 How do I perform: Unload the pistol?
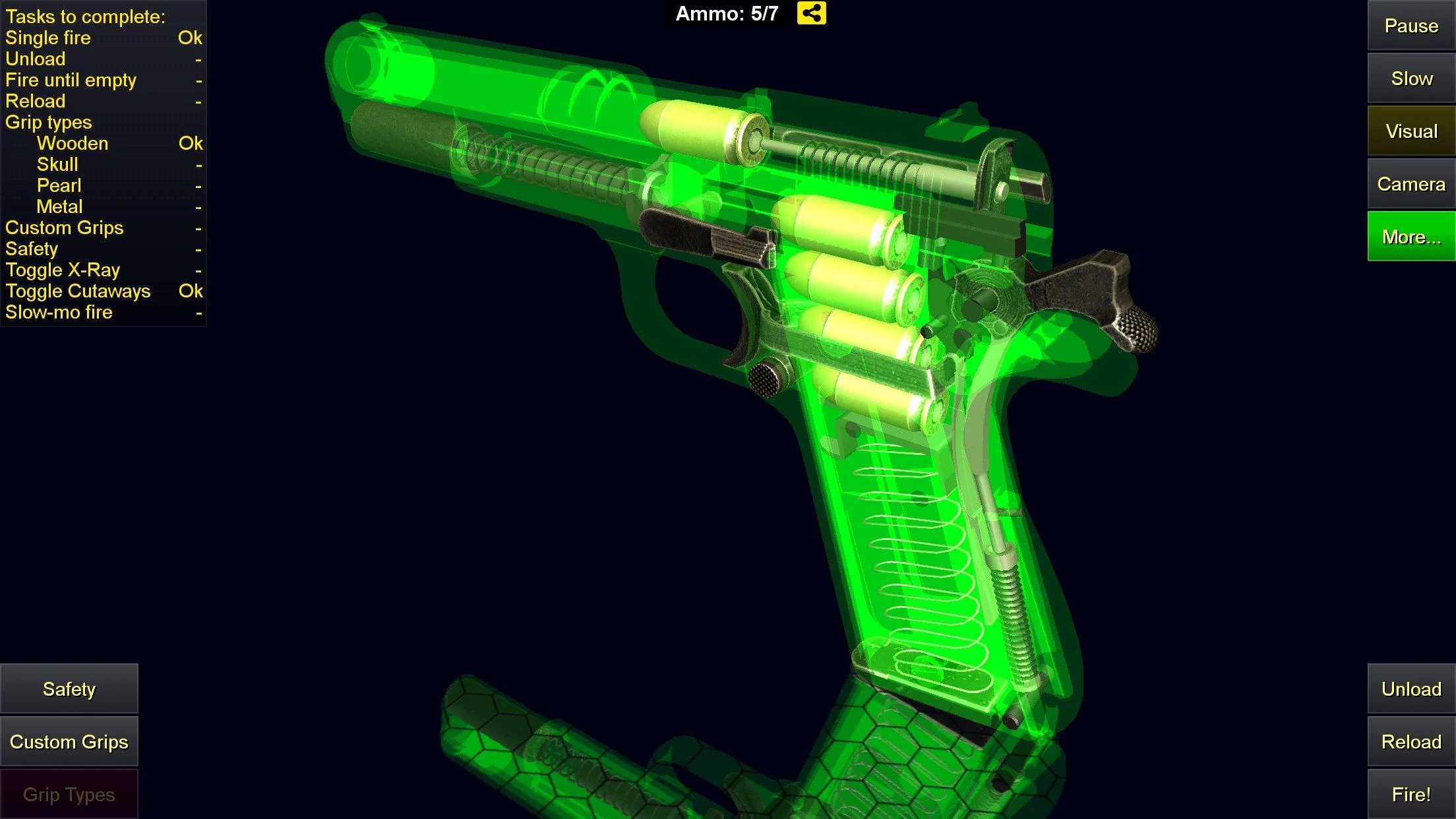click(1410, 688)
